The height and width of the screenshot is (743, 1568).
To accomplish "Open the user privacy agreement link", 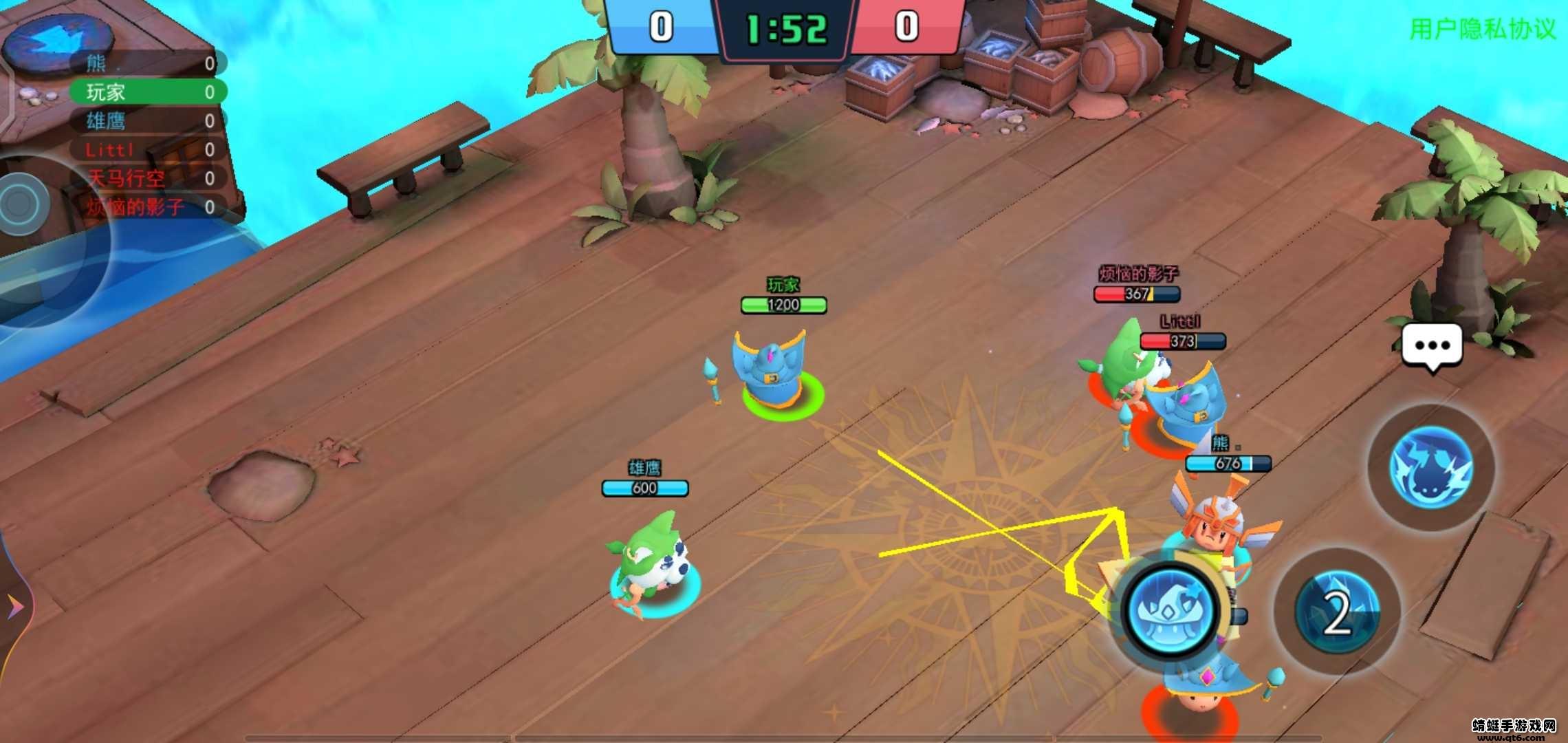I will click(1482, 29).
